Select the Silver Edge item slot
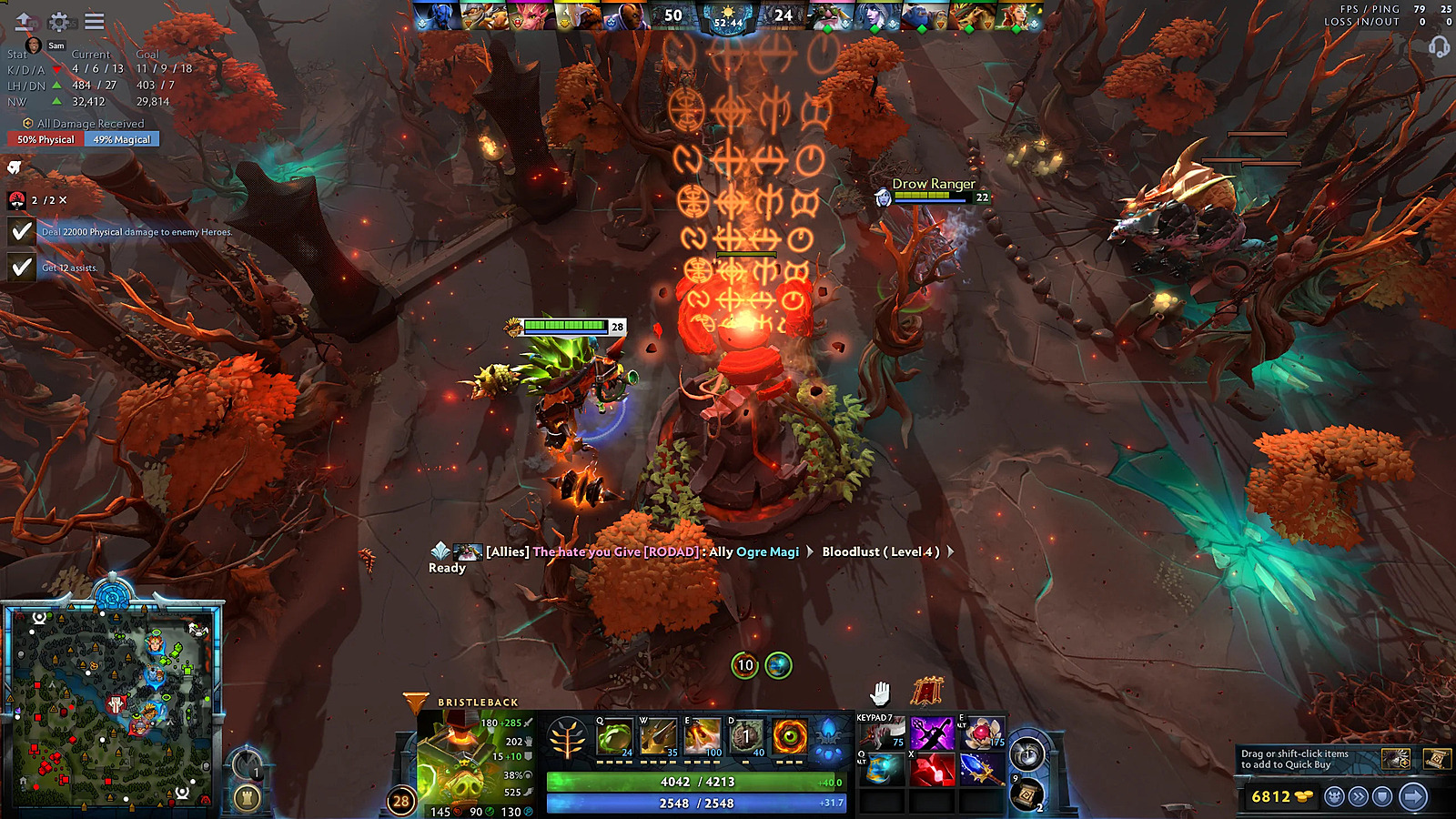Viewport: 1456px width, 819px height. click(932, 733)
